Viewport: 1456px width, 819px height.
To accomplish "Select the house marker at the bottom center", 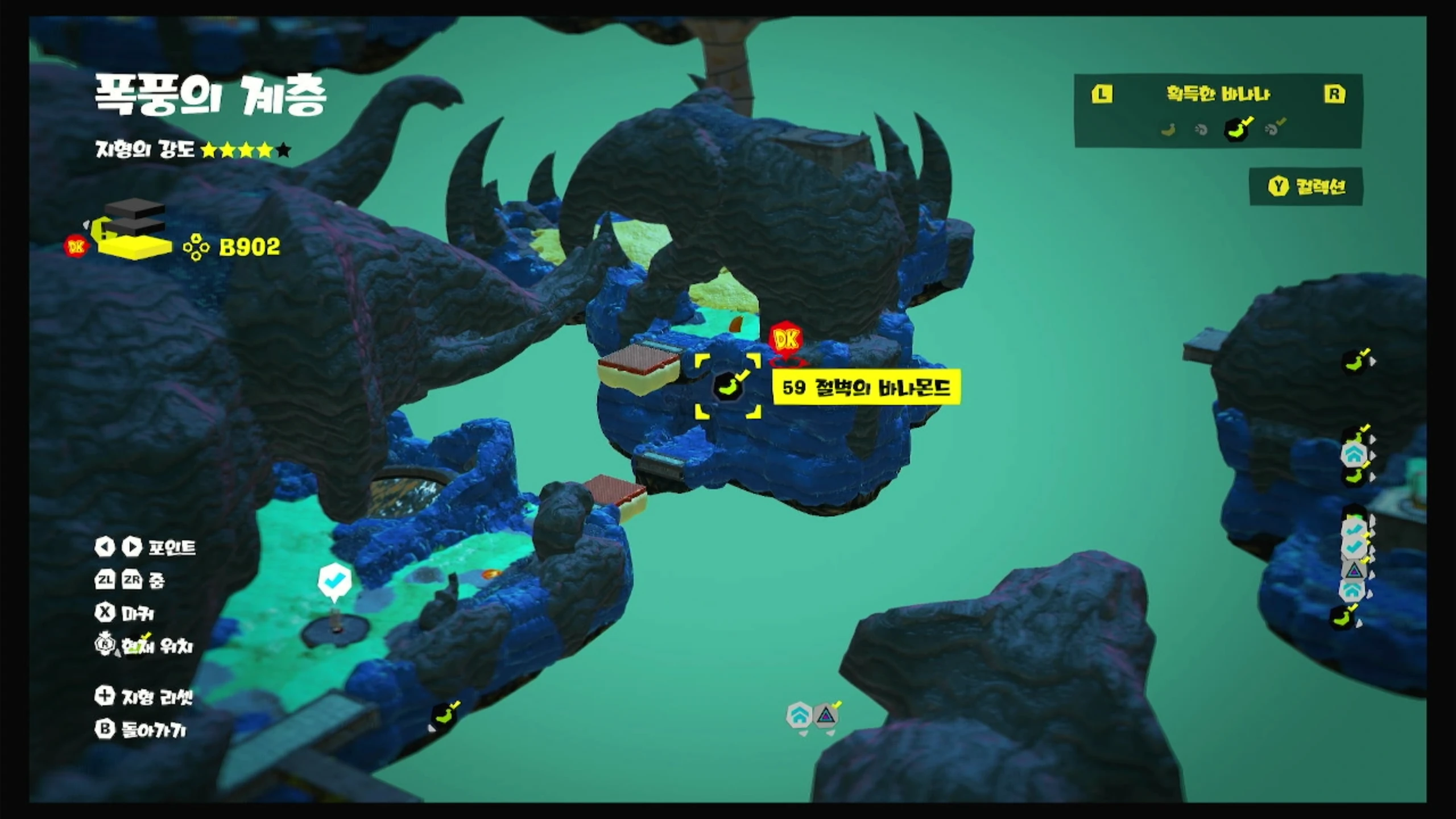I will click(799, 715).
